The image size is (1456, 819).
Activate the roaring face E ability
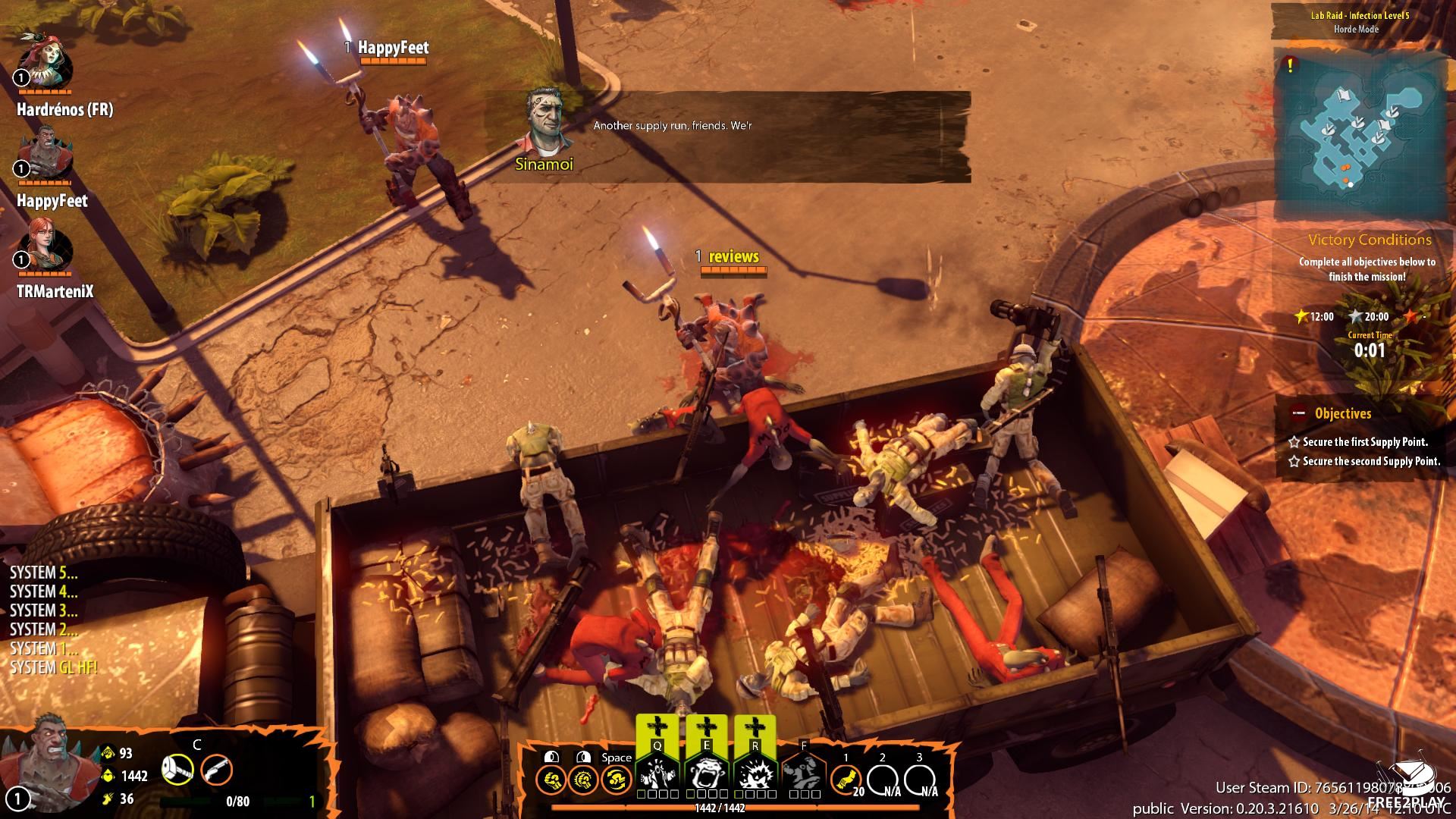707,772
